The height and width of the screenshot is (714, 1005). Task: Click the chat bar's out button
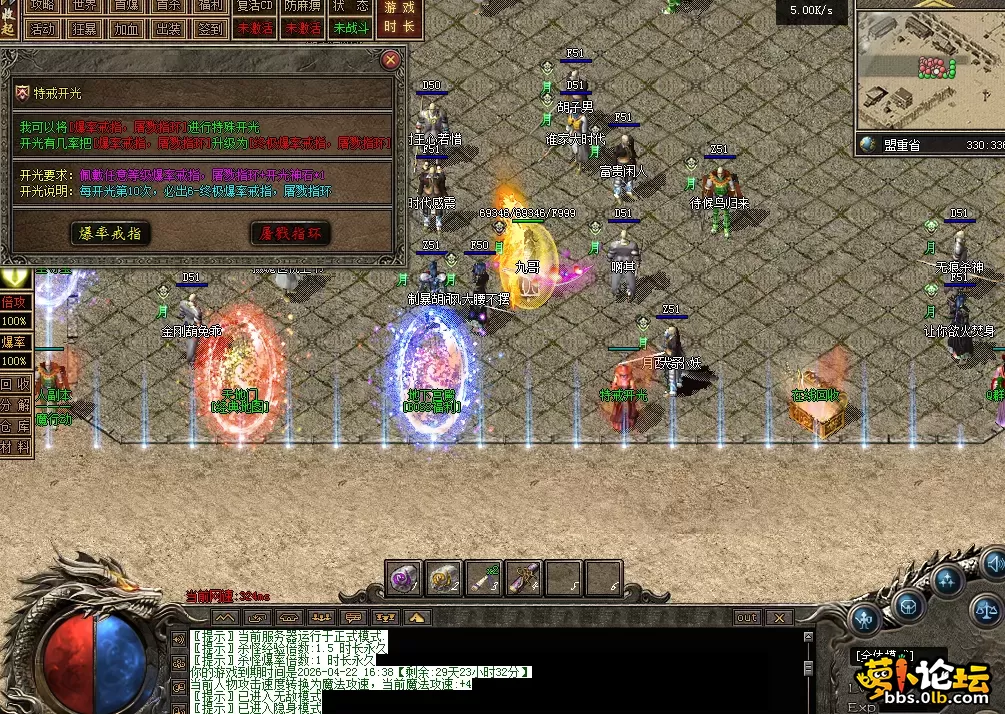pyautogui.click(x=747, y=618)
